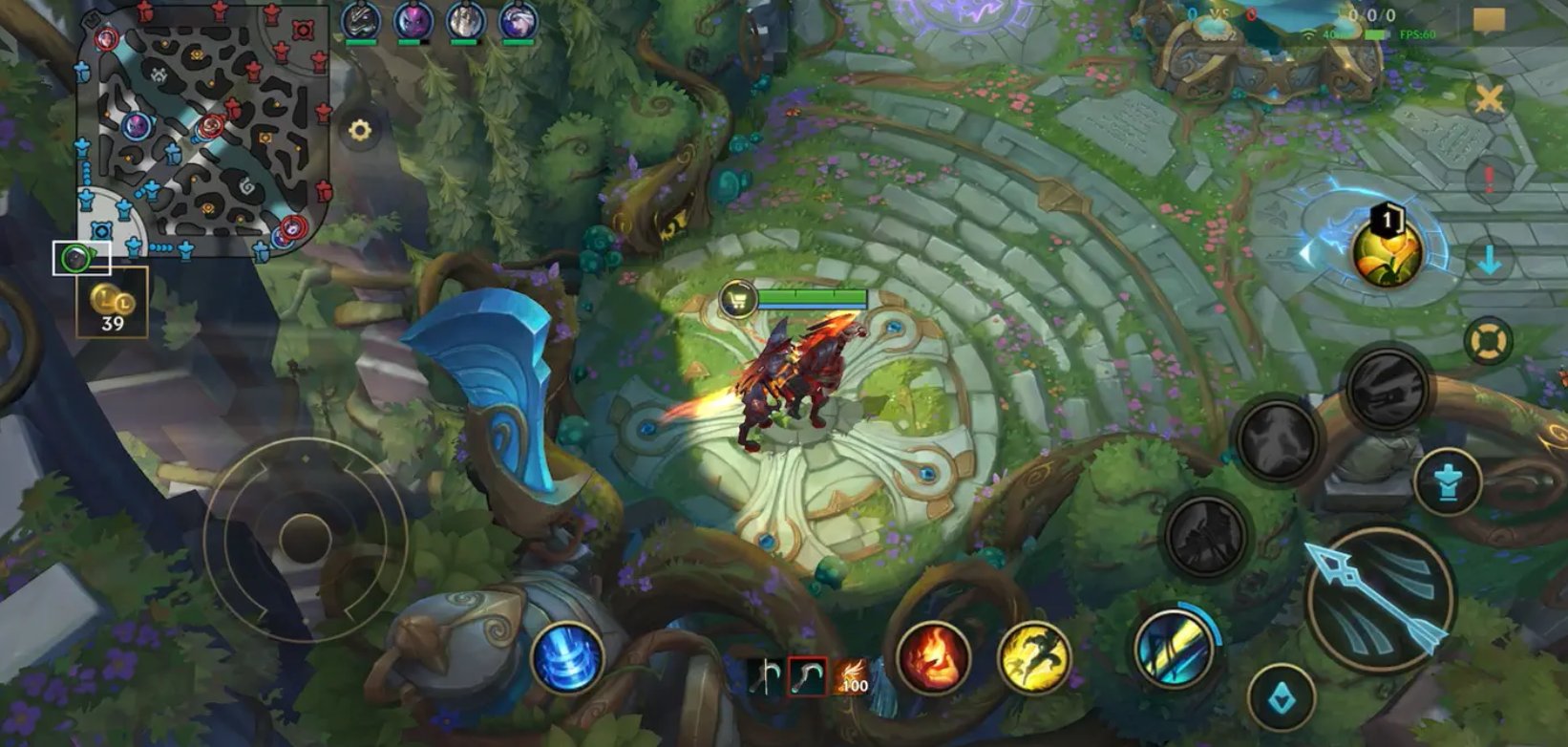Target minions with the blue diamond button
The height and width of the screenshot is (747, 1568).
(1281, 699)
